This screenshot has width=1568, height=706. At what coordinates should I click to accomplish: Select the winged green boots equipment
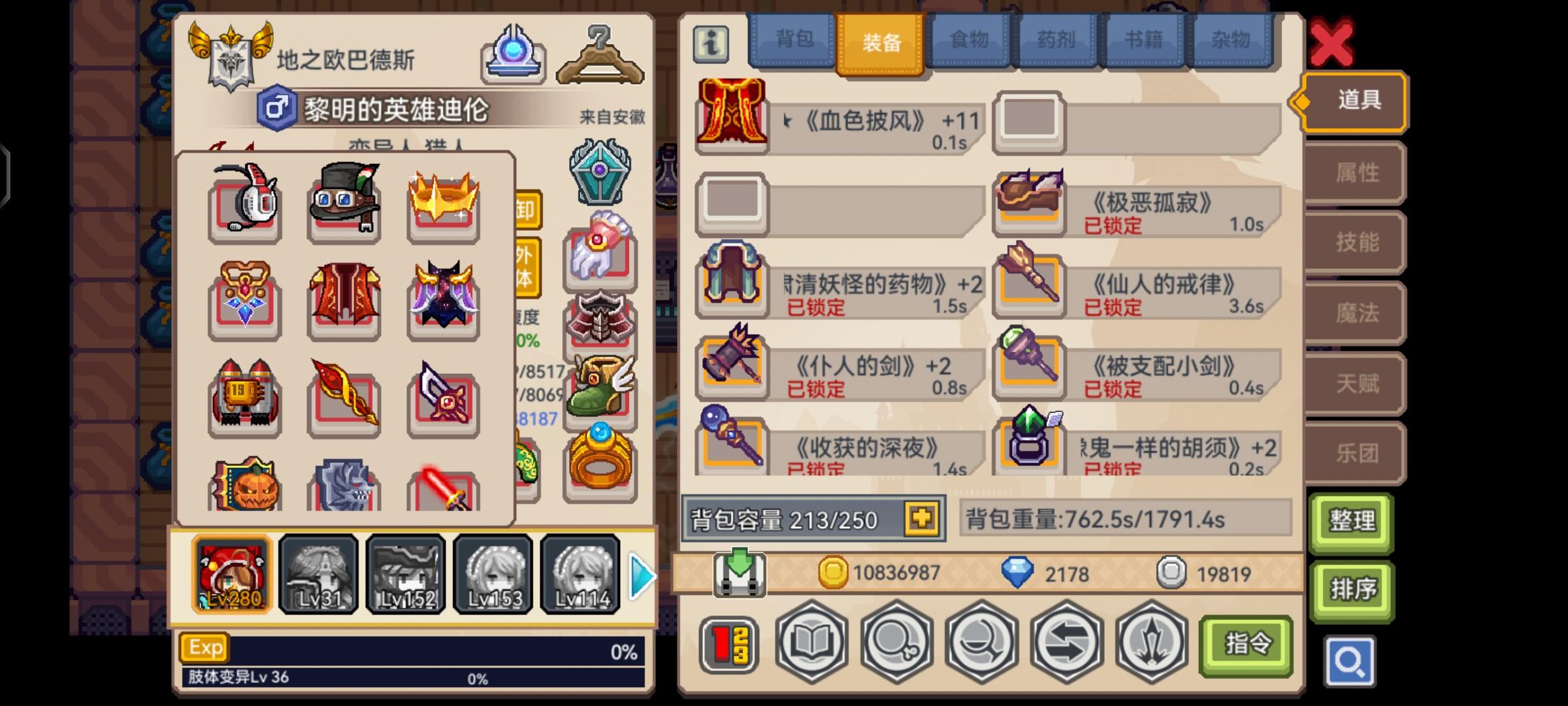tap(600, 386)
